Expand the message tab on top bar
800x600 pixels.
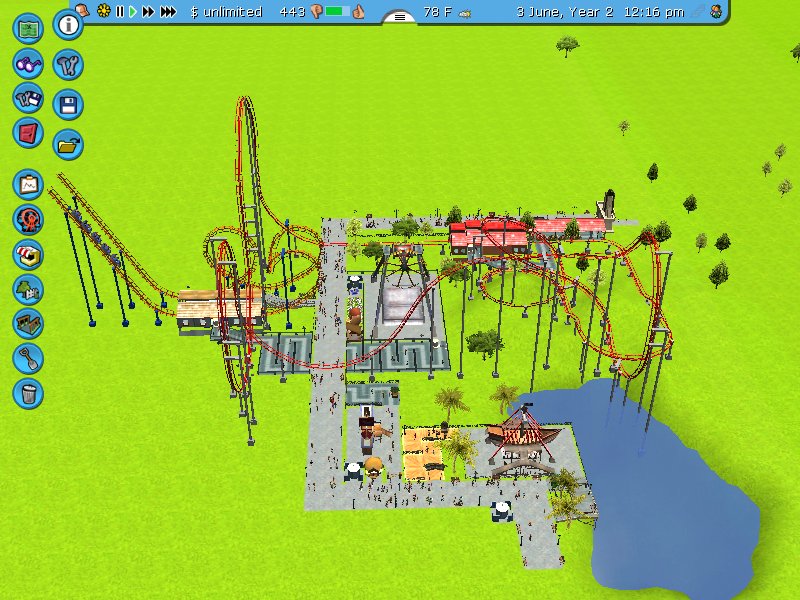[x=400, y=16]
